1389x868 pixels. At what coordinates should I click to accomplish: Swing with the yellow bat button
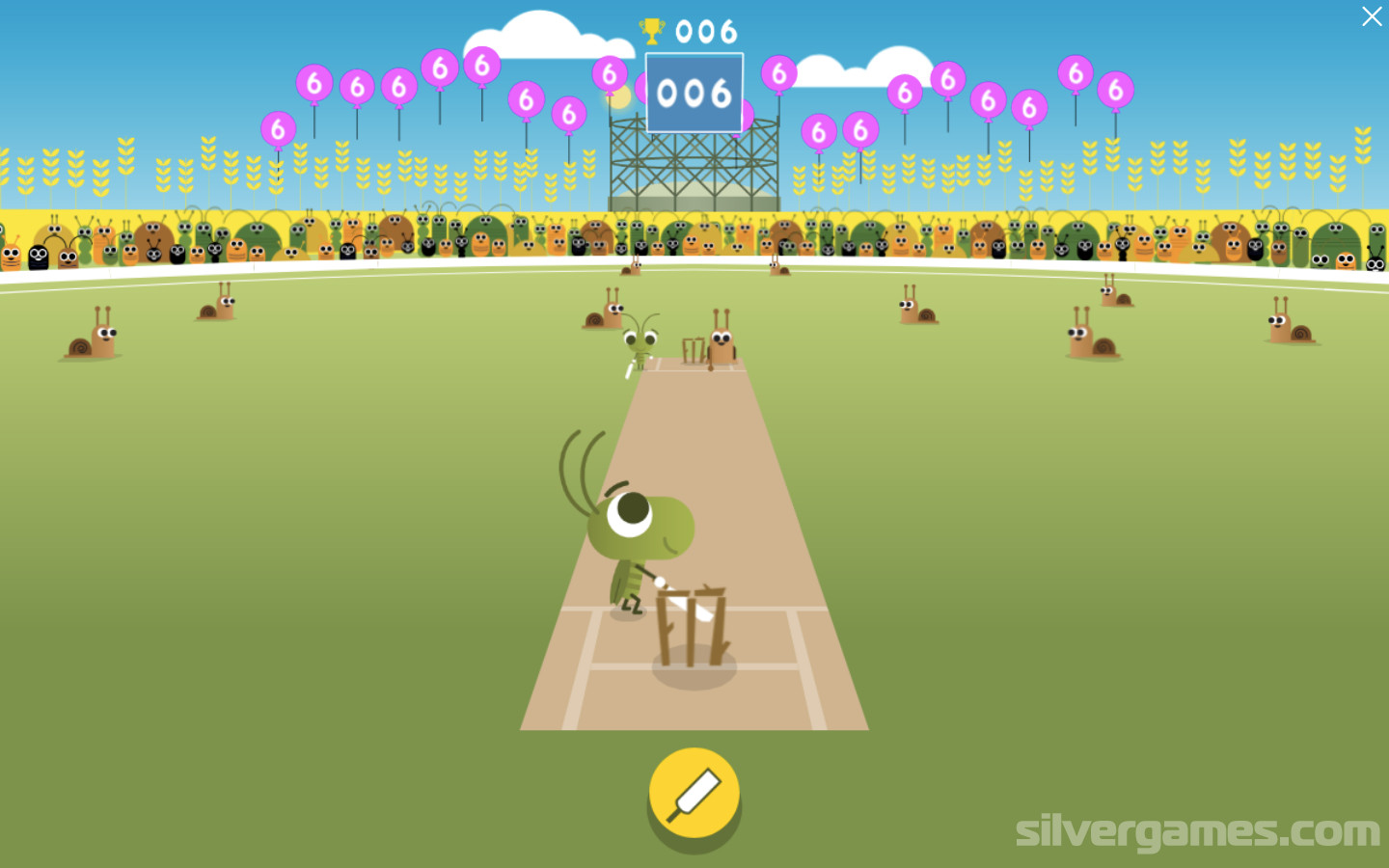point(694,794)
